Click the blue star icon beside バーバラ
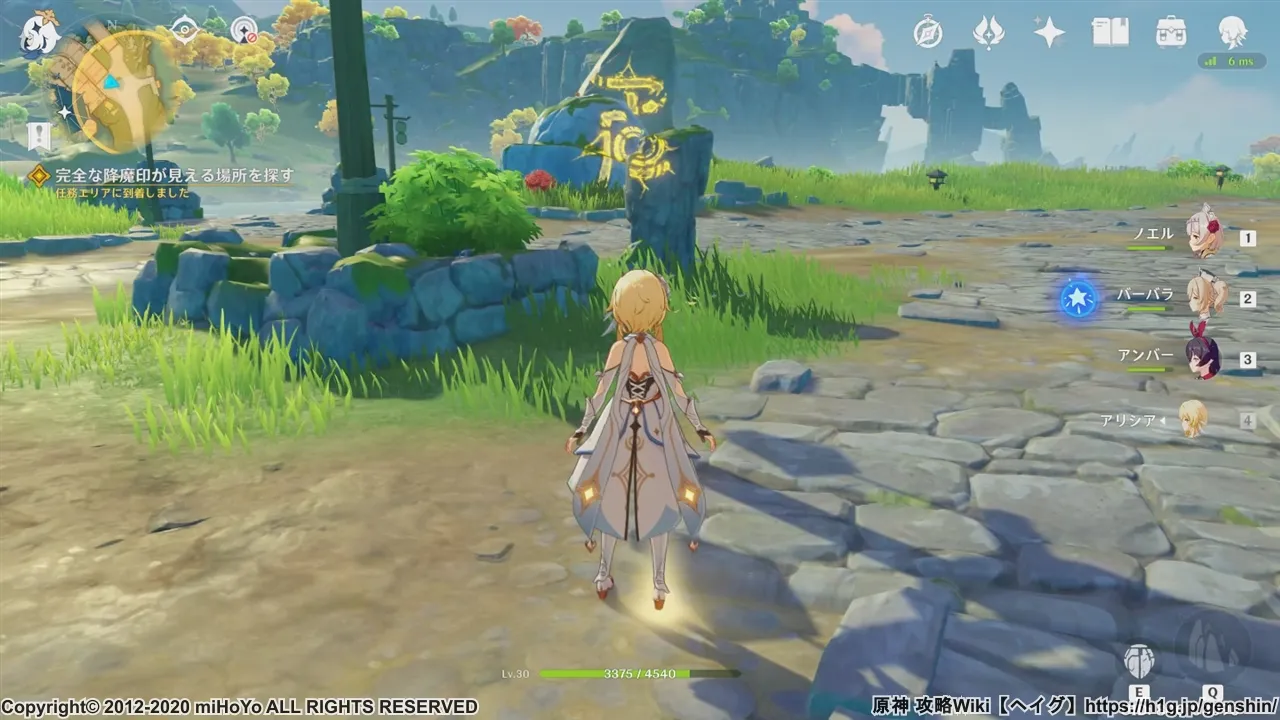Image resolution: width=1280 pixels, height=720 pixels. (x=1079, y=299)
